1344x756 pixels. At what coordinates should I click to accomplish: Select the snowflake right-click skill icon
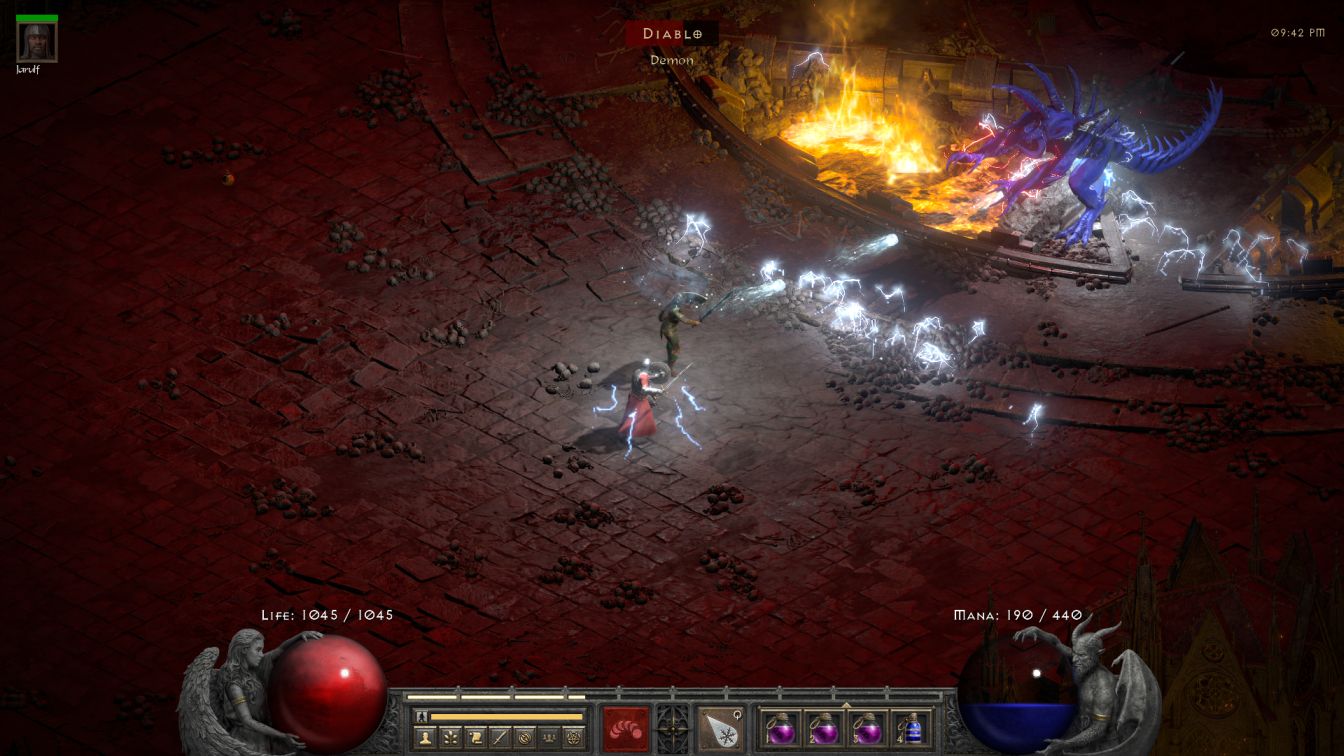tap(720, 728)
